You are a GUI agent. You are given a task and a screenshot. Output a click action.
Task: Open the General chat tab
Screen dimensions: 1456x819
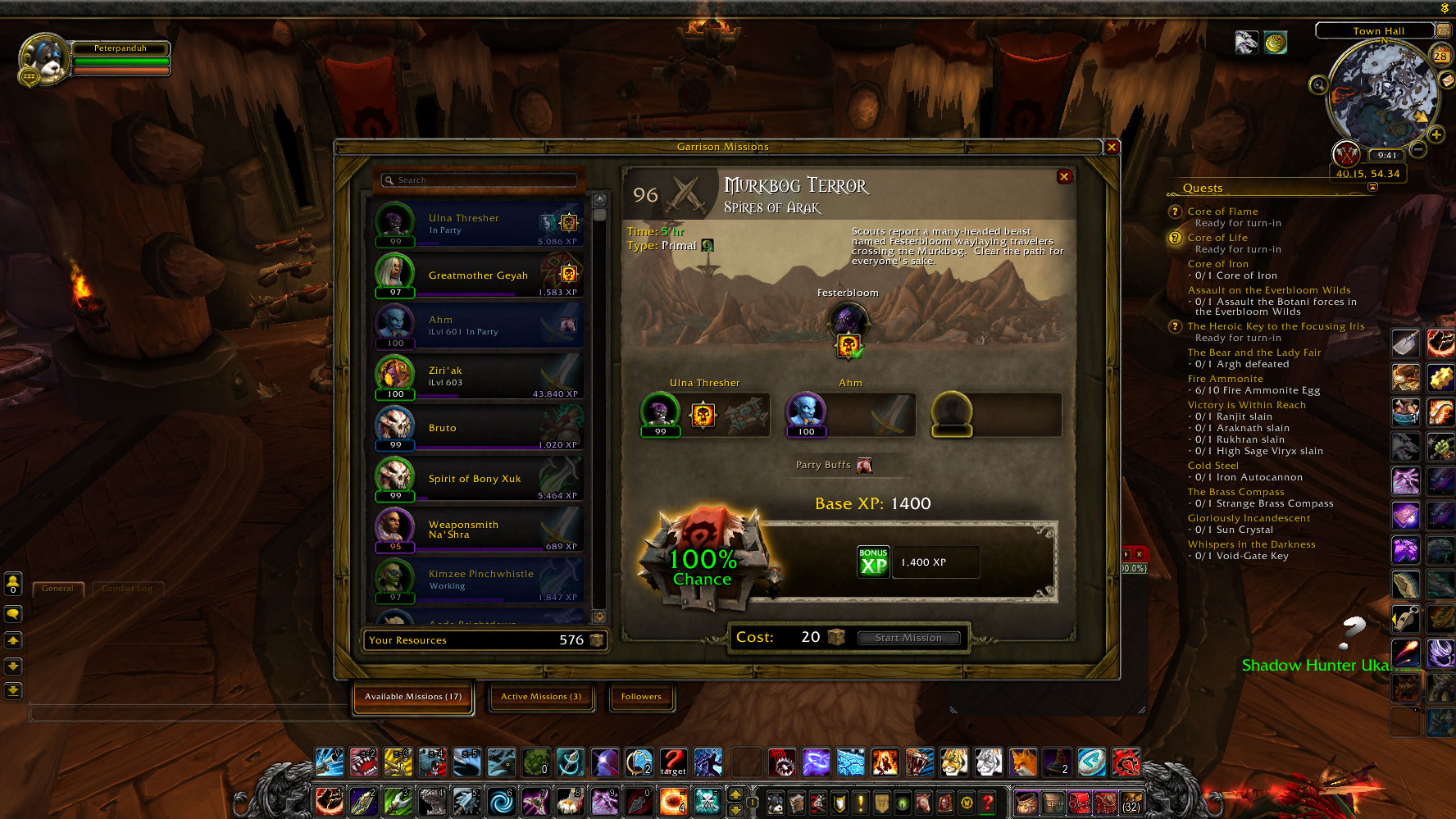pos(57,589)
